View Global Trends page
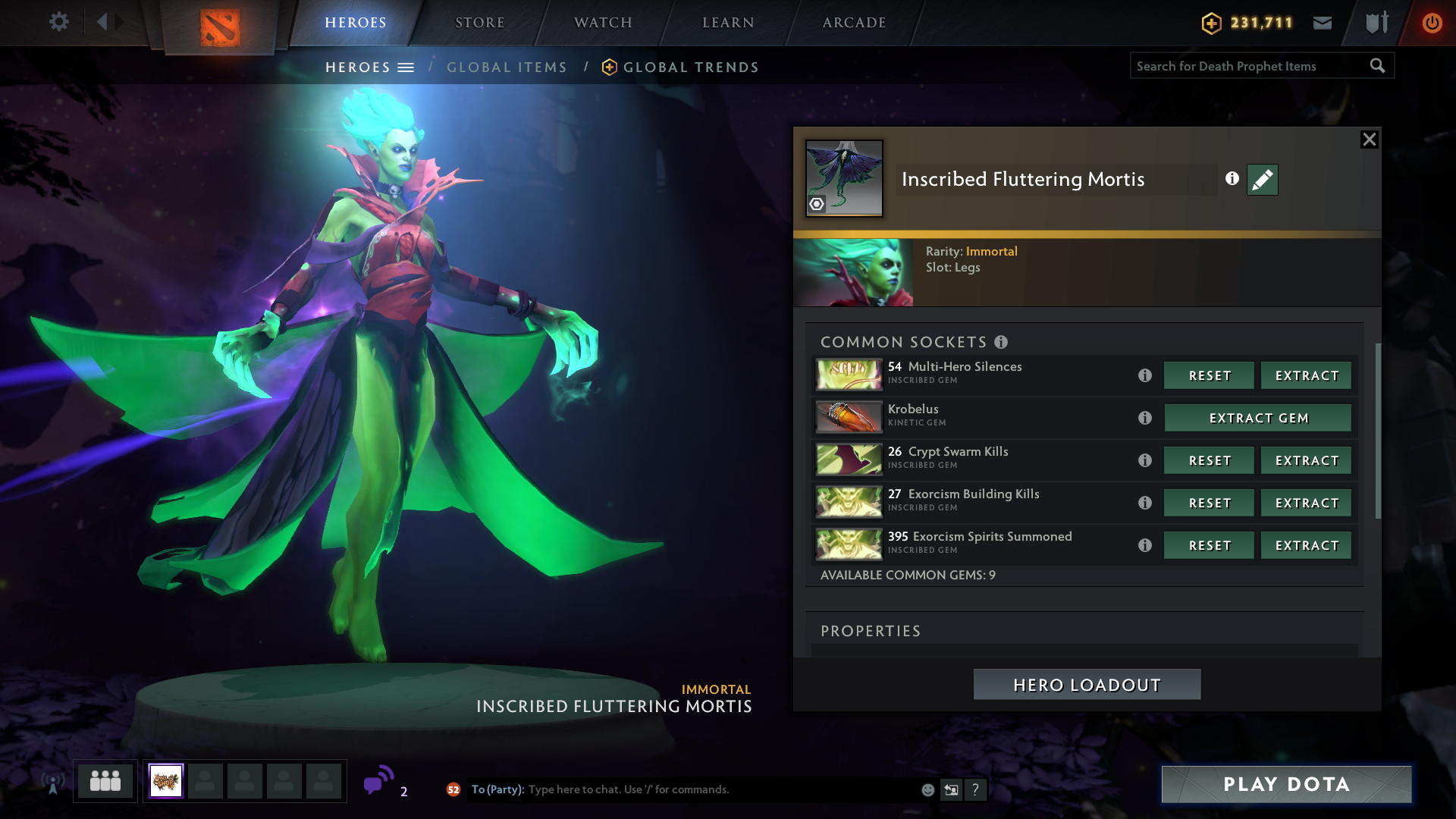This screenshot has height=819, width=1456. click(x=690, y=67)
